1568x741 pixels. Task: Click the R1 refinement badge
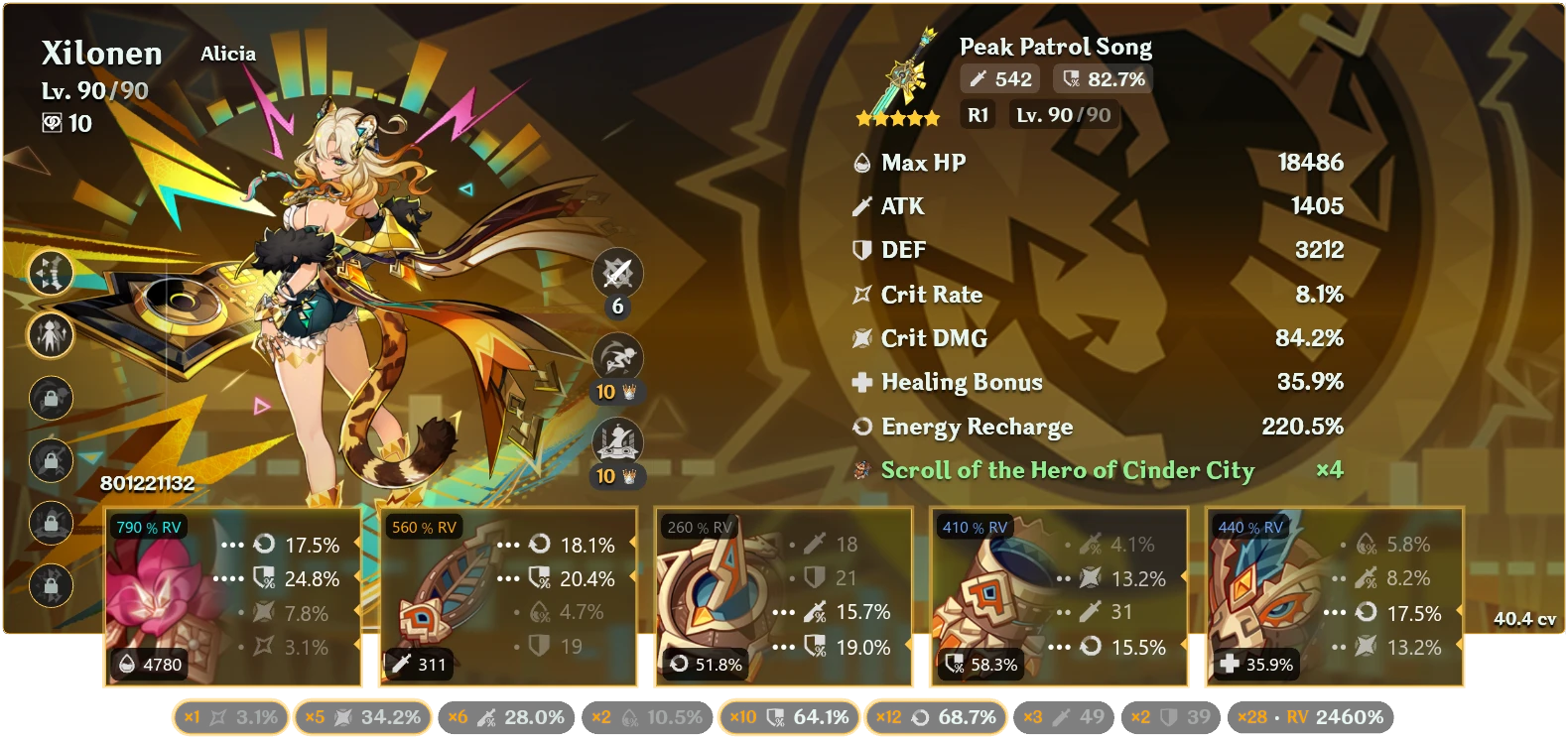976,114
